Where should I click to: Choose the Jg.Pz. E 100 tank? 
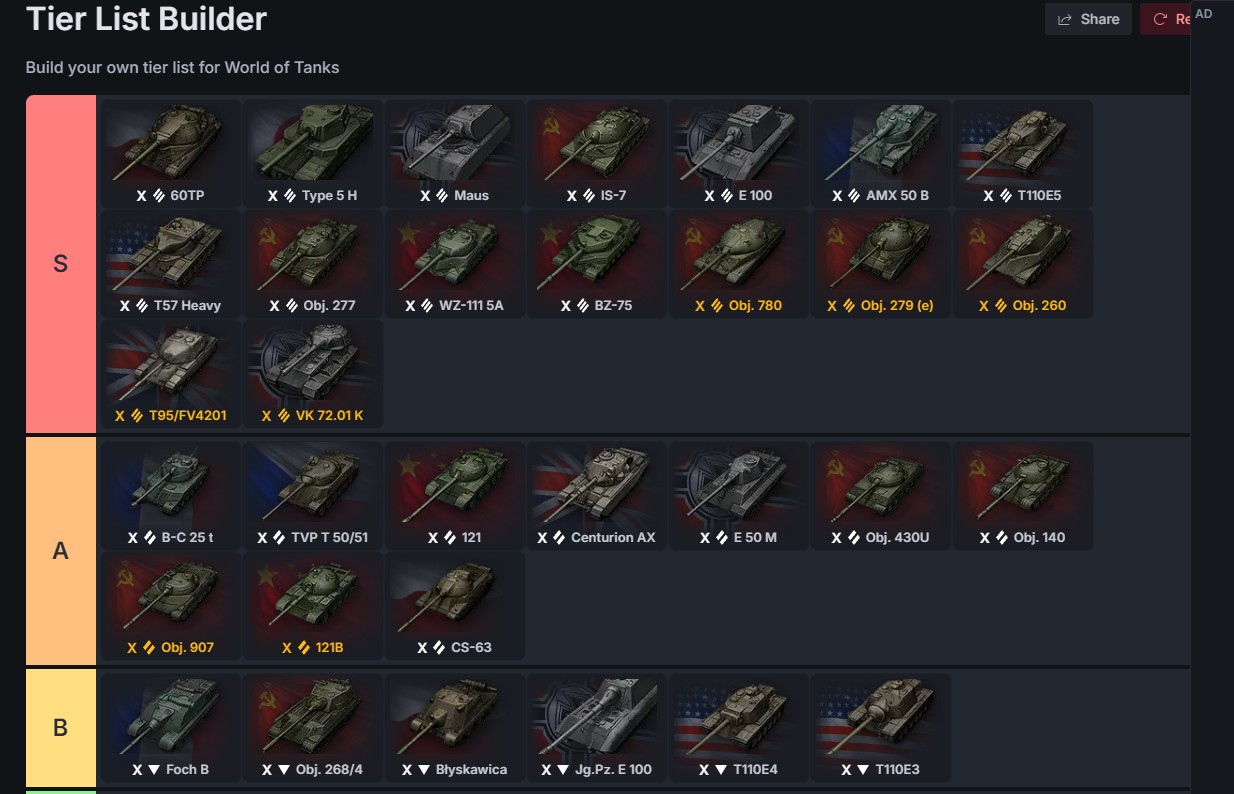597,727
